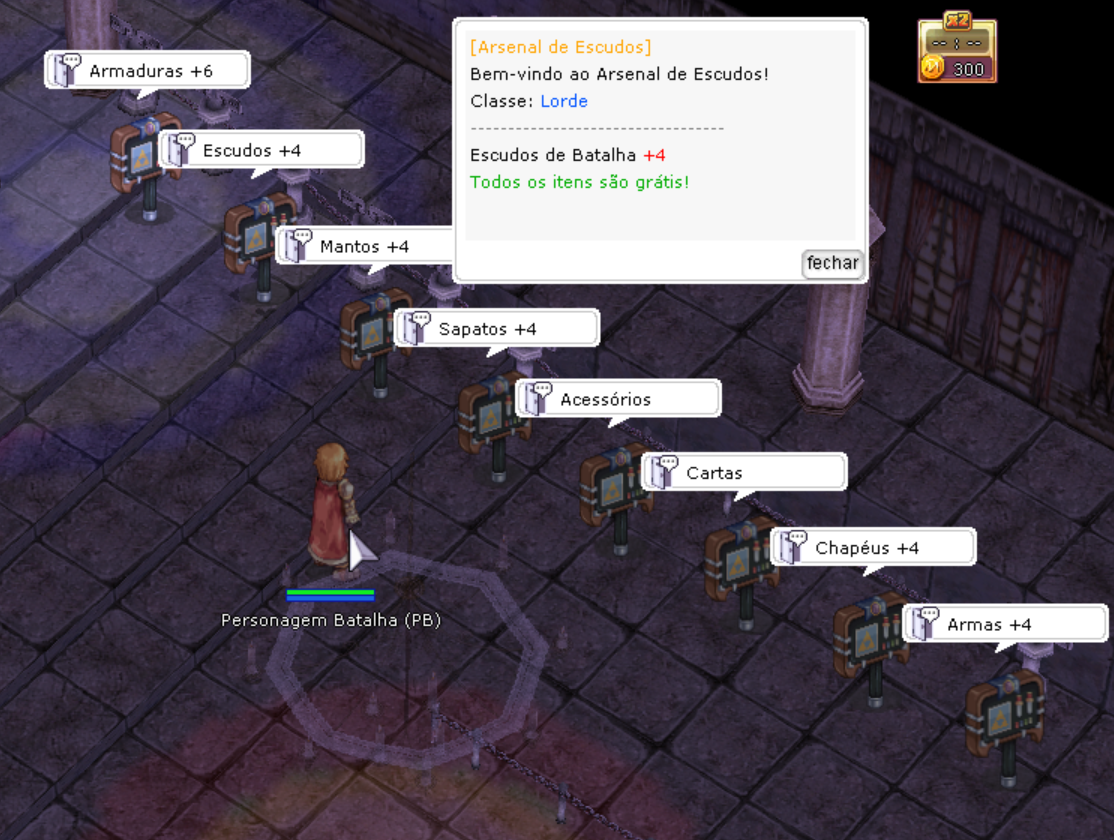Choose the Mantos +4 bubble

point(364,246)
